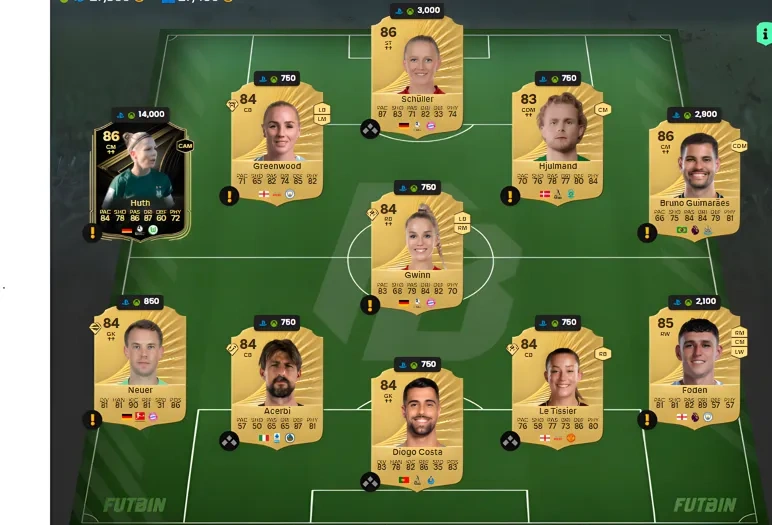Select the Gwinn player card
Screen dimensions: 772x525
(x=417, y=250)
